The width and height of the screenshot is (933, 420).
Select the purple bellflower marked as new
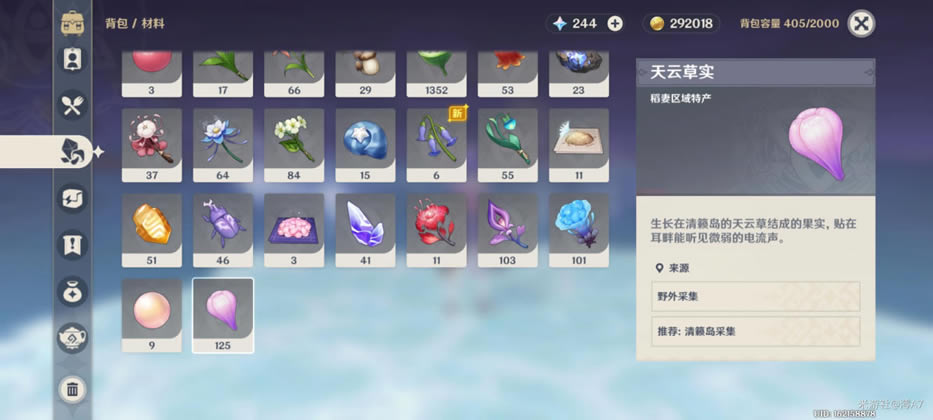[437, 145]
